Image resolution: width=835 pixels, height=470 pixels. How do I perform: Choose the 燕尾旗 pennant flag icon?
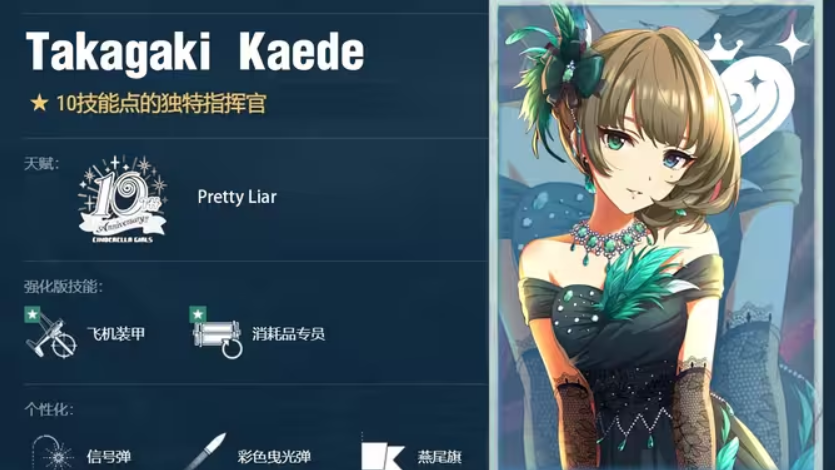point(382,454)
